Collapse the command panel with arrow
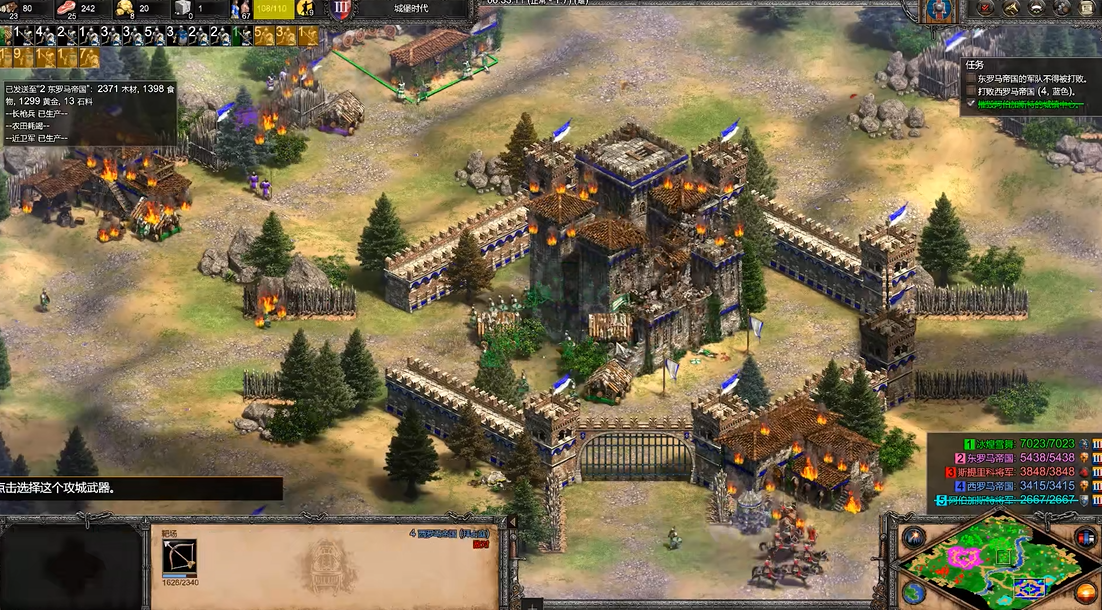Image resolution: width=1102 pixels, height=610 pixels. (x=513, y=524)
